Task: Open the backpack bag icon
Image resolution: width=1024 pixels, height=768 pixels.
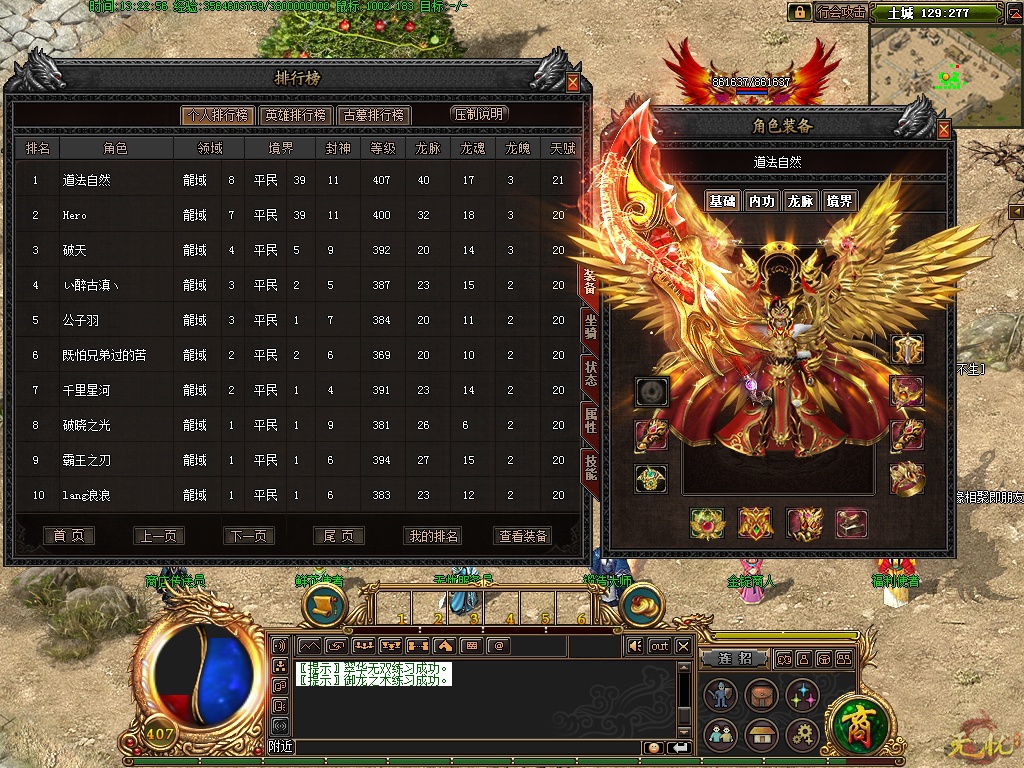Action: (x=761, y=695)
